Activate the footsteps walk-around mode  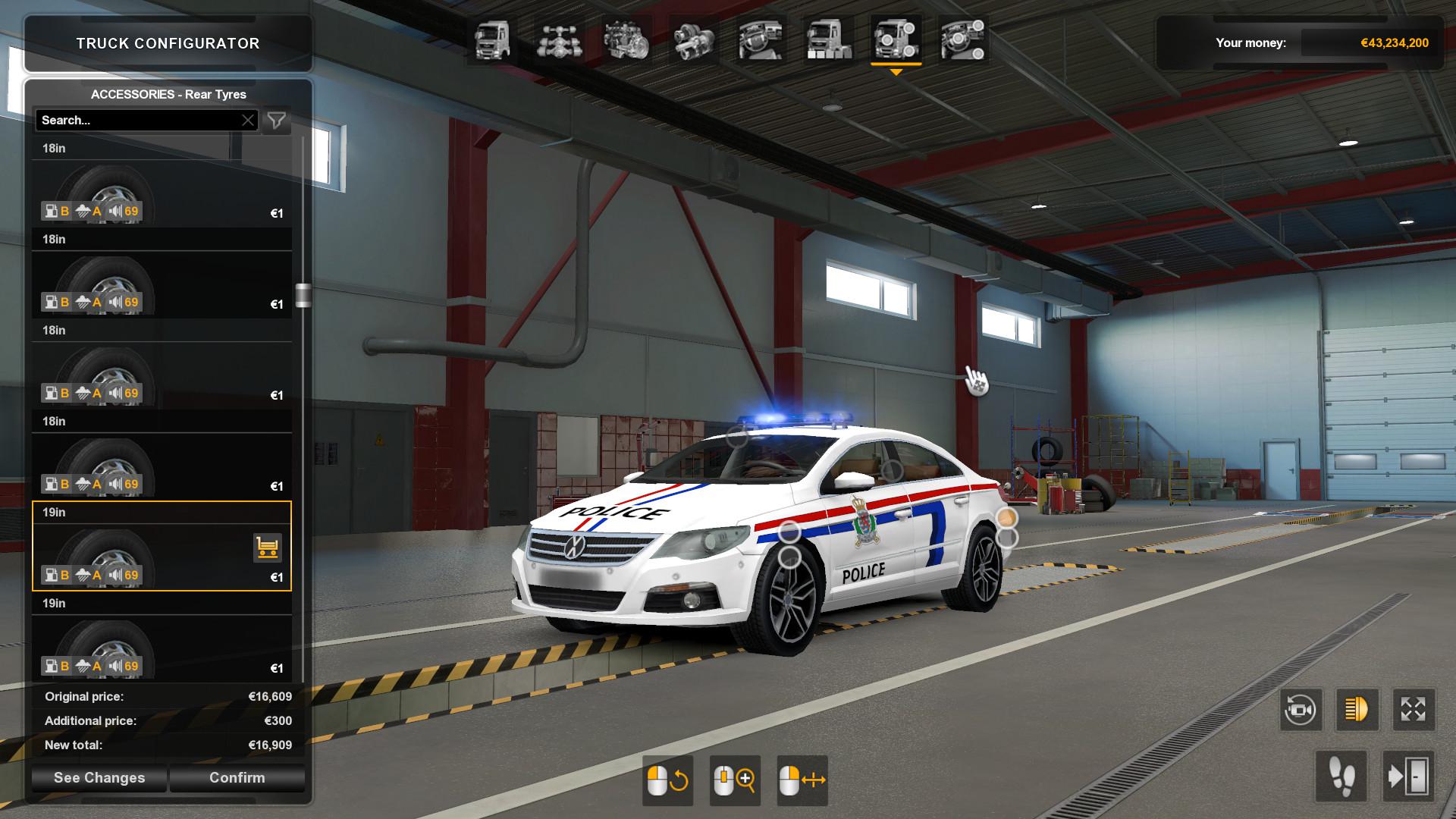point(1341,777)
